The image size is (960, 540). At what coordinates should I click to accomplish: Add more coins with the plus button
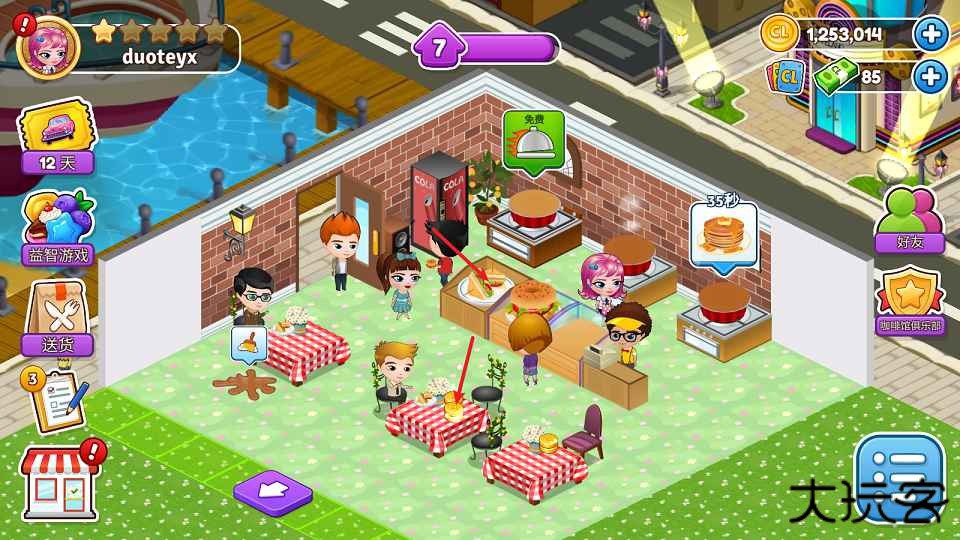pos(931,34)
